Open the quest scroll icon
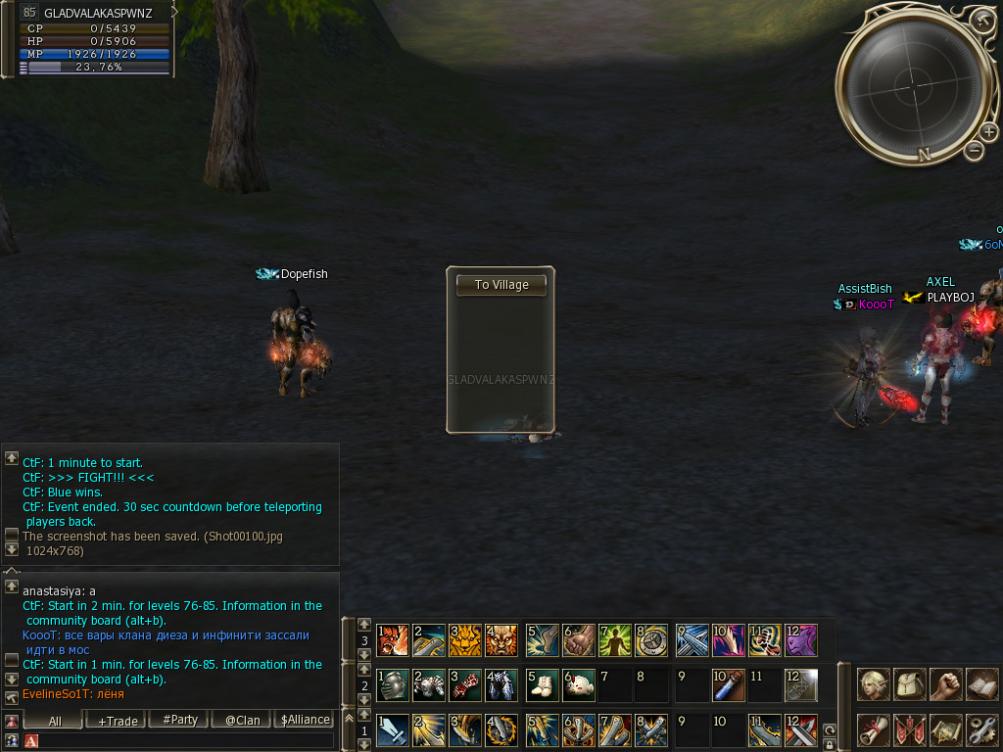The width and height of the screenshot is (1003, 752). (x=874, y=730)
